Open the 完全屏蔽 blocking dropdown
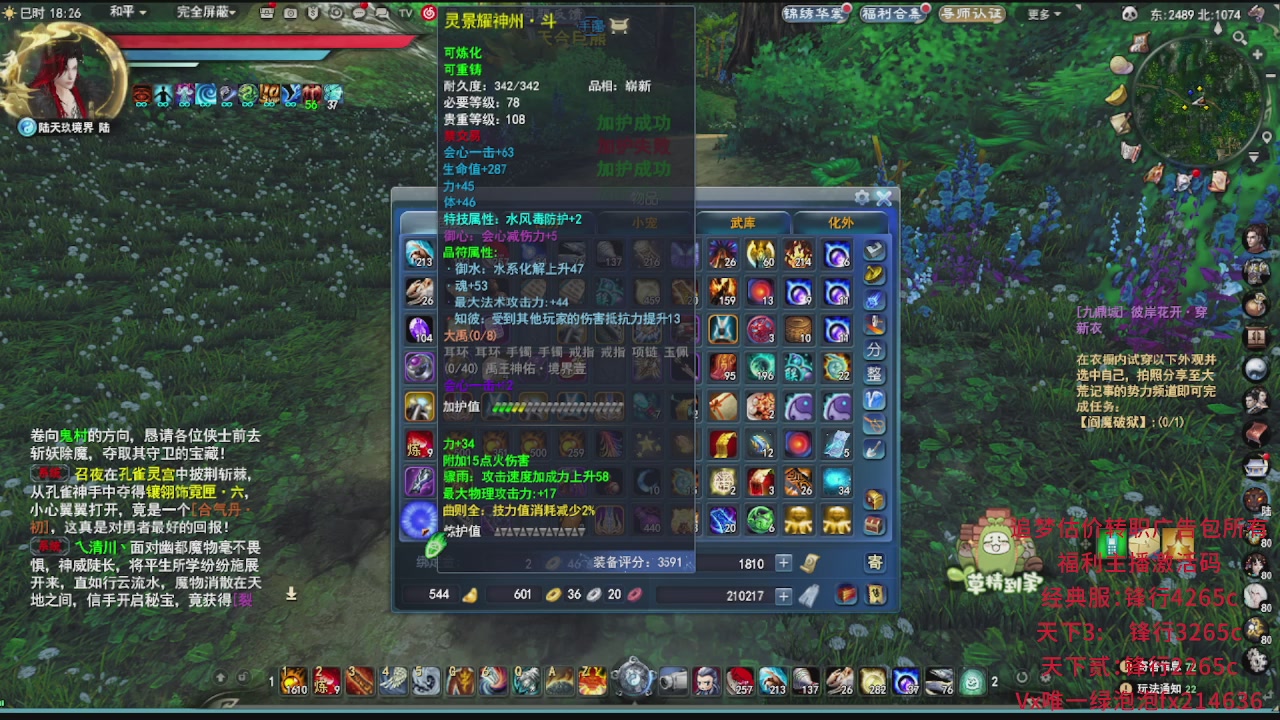 203,13
